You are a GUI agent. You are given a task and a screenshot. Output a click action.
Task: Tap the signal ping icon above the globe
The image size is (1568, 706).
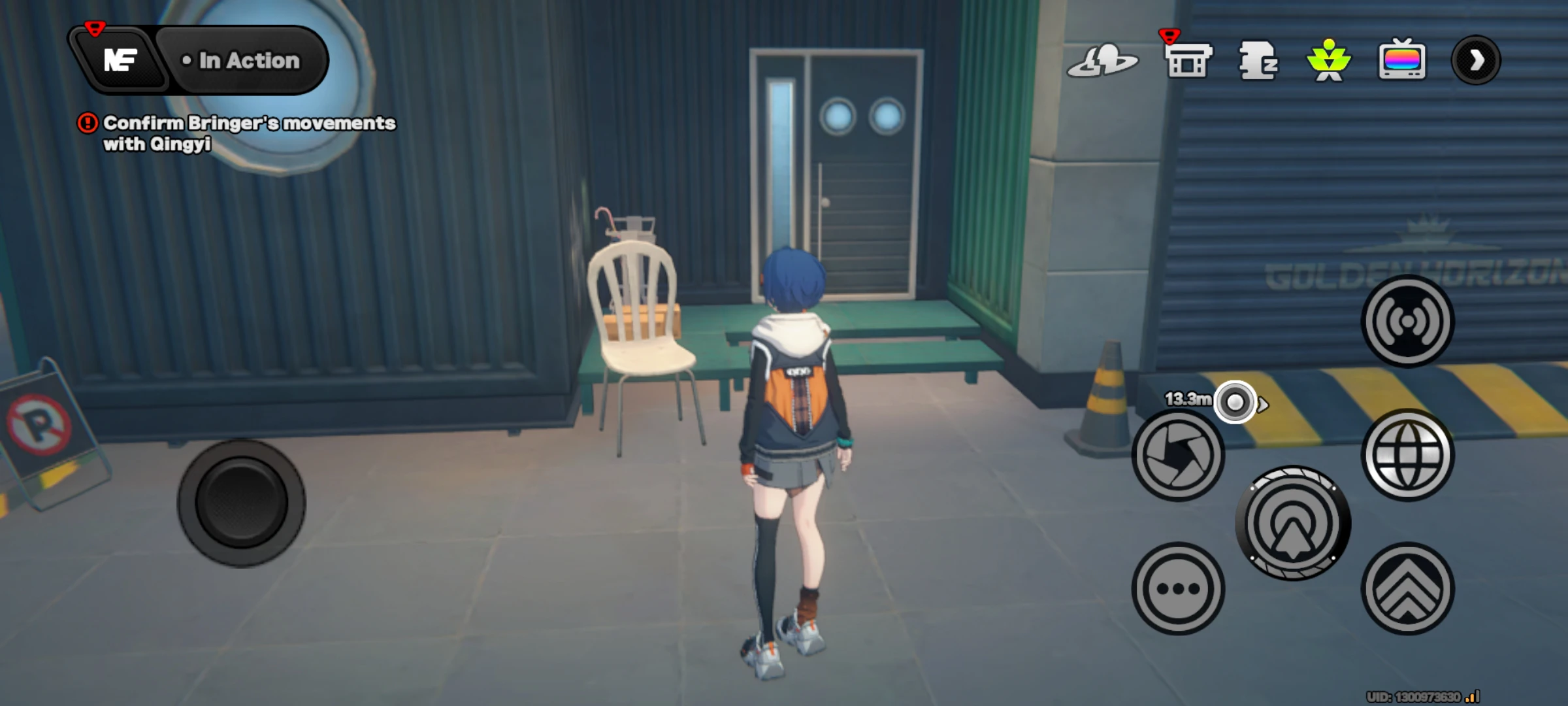tap(1409, 320)
